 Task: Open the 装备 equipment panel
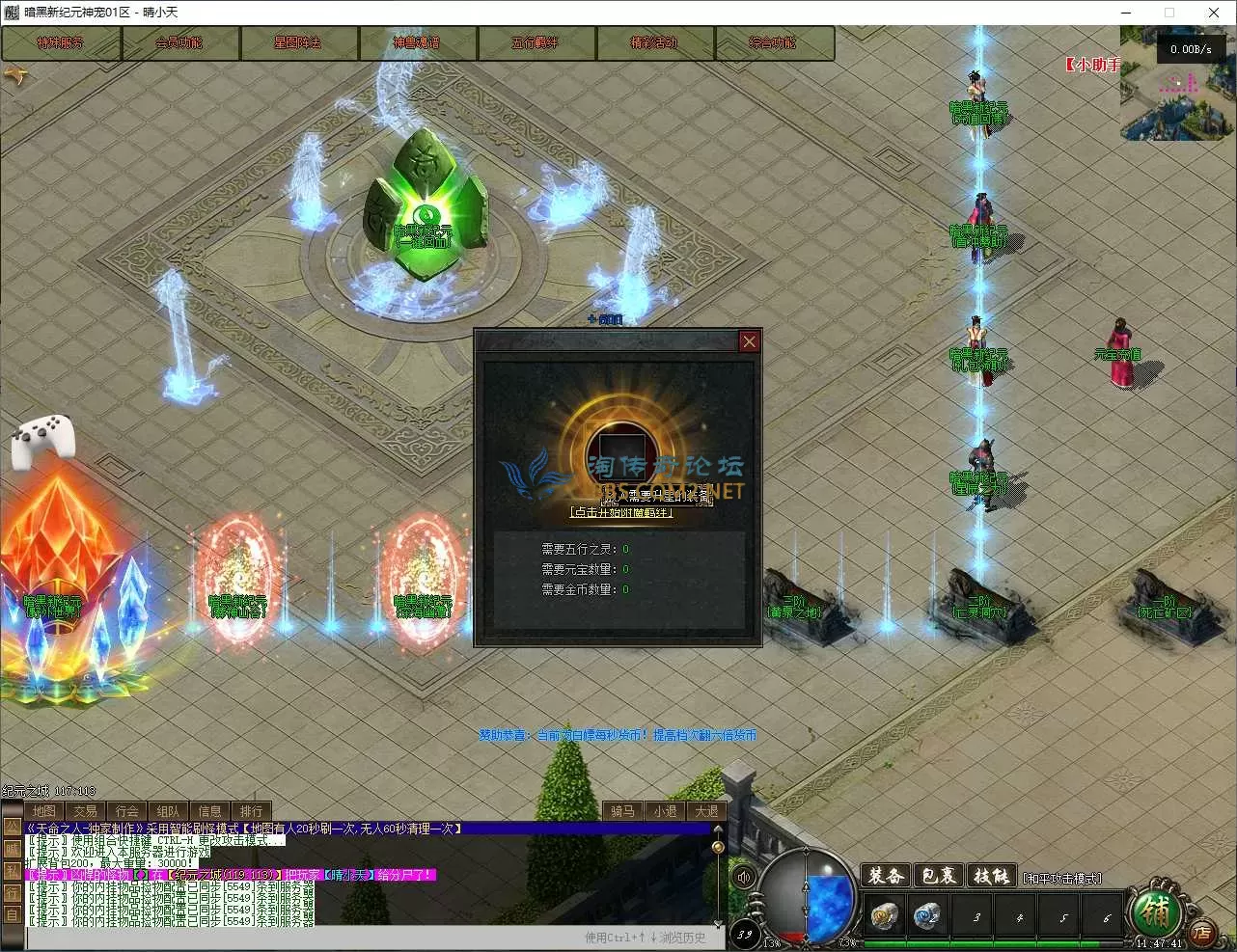[x=885, y=876]
